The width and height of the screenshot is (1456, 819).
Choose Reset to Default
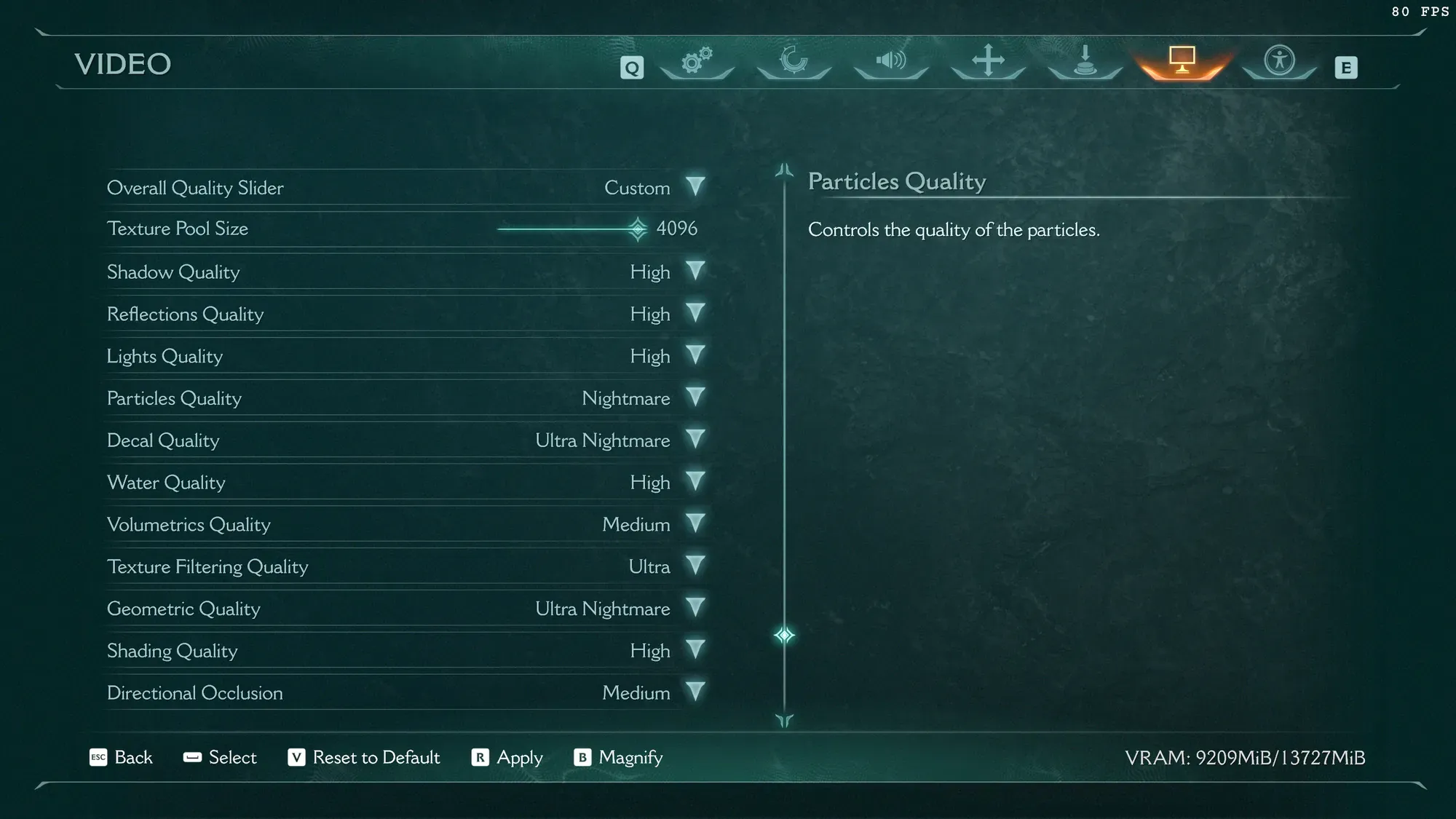coord(364,757)
